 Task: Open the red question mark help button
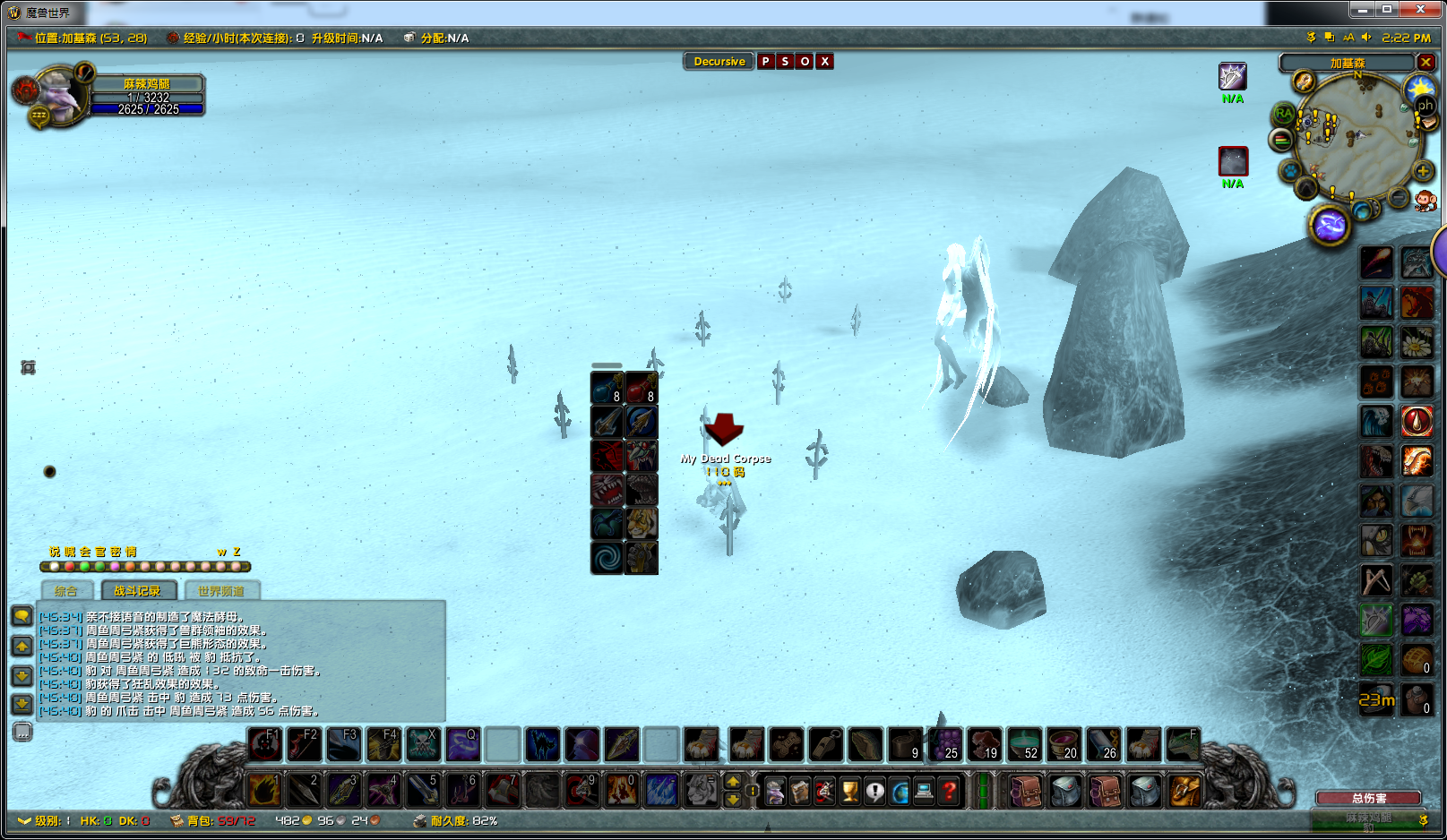949,791
